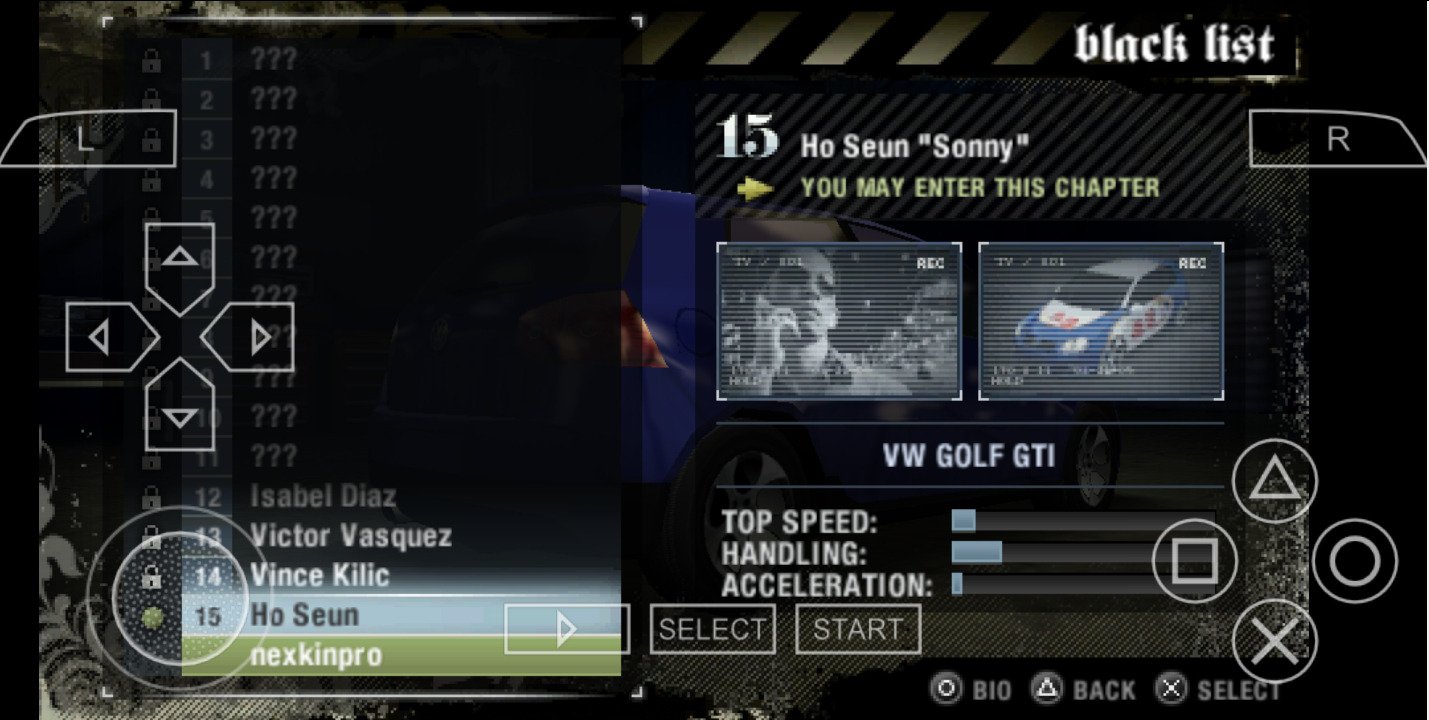Select the unknown rank 1 entry
1429x720 pixels.
273,60
